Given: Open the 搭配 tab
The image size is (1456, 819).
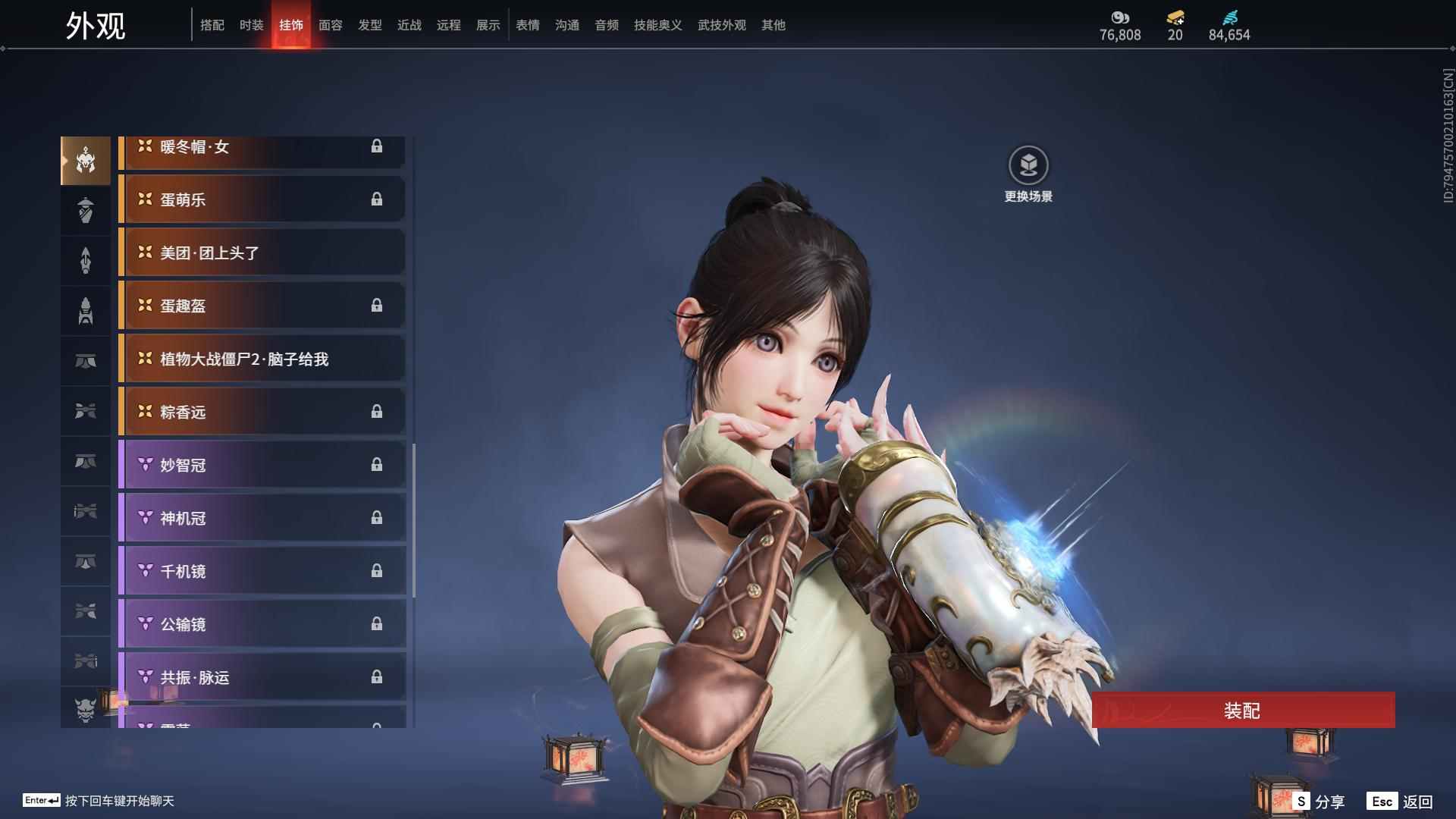Looking at the screenshot, I should (212, 25).
